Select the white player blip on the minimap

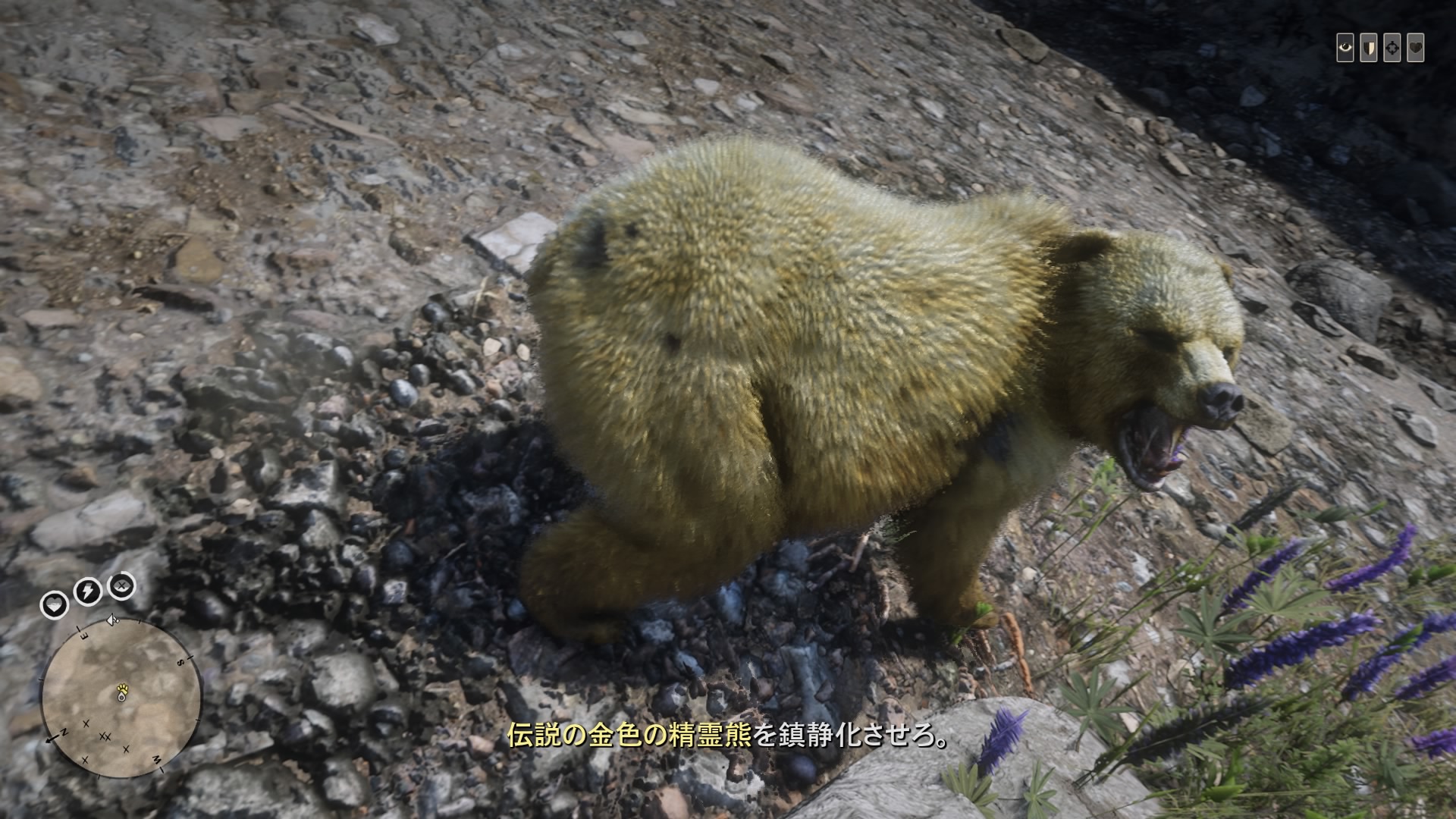click(x=121, y=698)
